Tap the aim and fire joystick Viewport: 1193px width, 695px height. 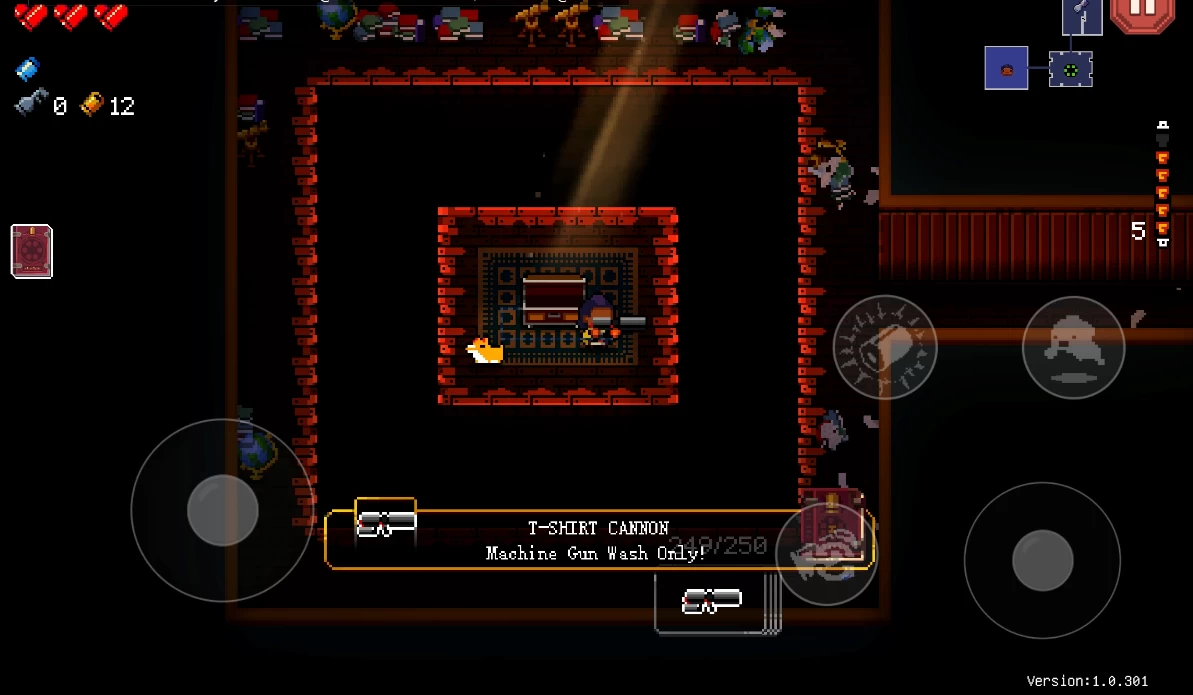pos(1042,560)
